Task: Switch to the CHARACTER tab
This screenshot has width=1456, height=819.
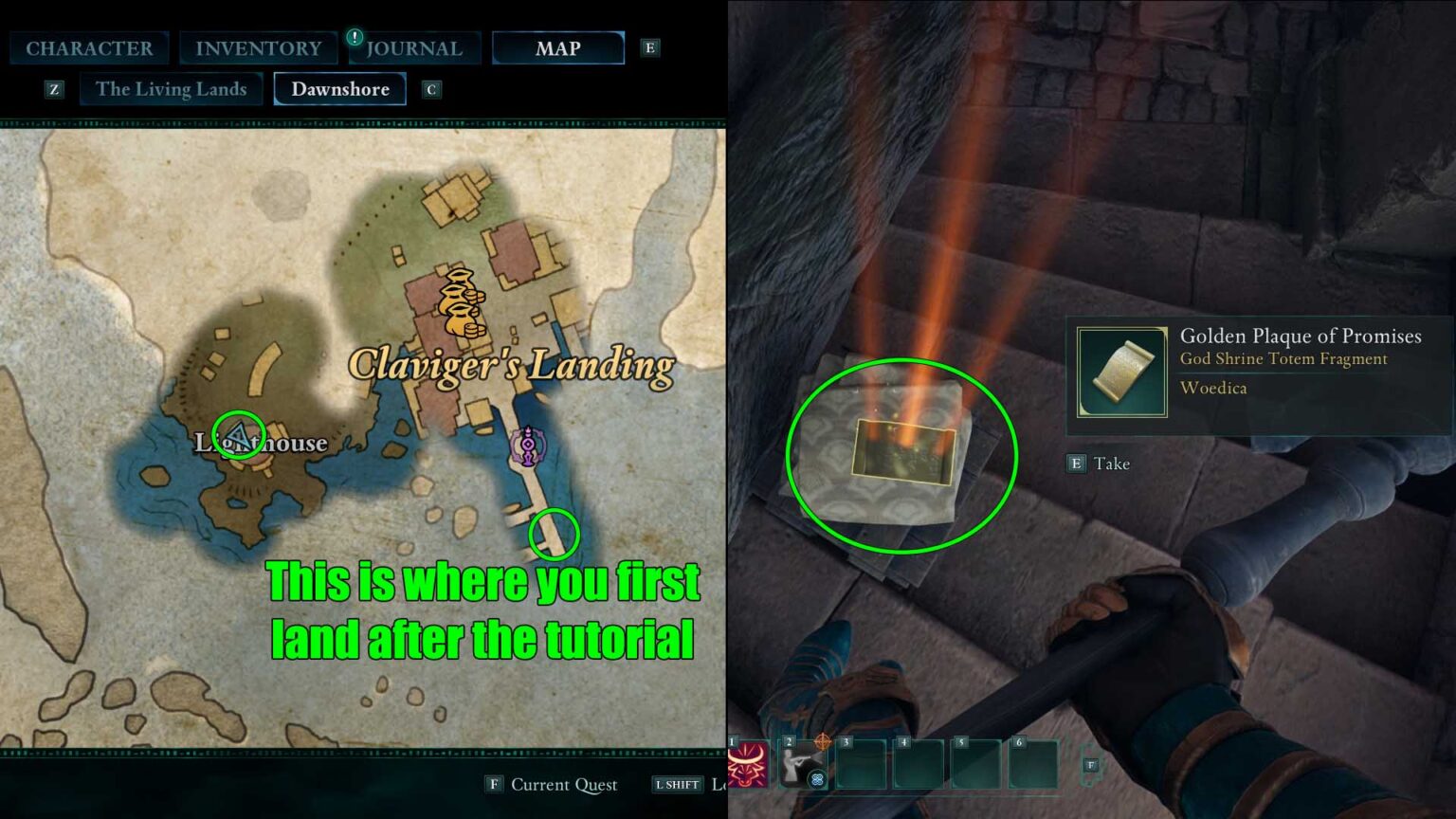Action: [90, 47]
